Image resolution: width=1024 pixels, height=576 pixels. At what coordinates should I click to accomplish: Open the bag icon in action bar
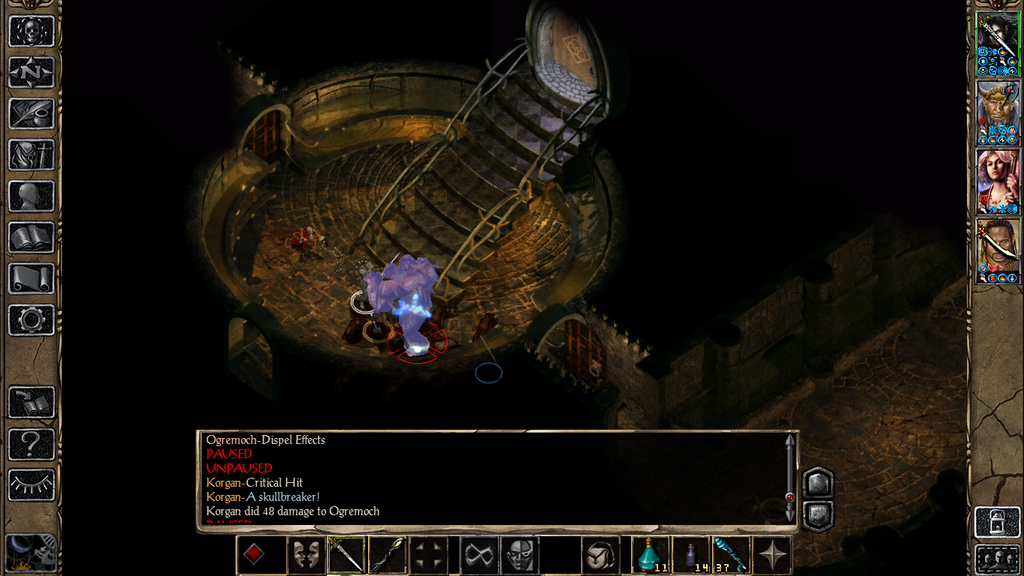[601, 555]
